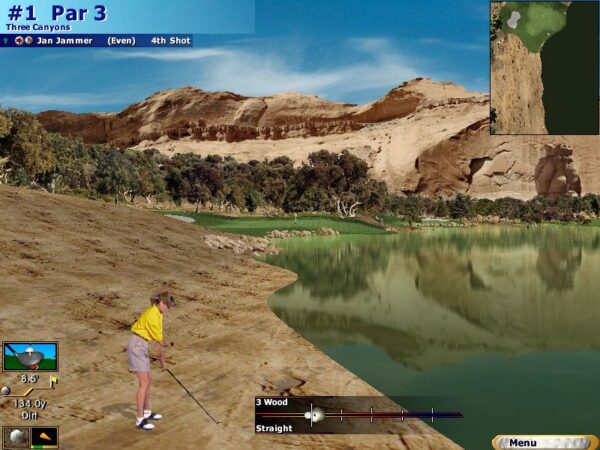
Task: Open the Menu button
Action: 543,442
